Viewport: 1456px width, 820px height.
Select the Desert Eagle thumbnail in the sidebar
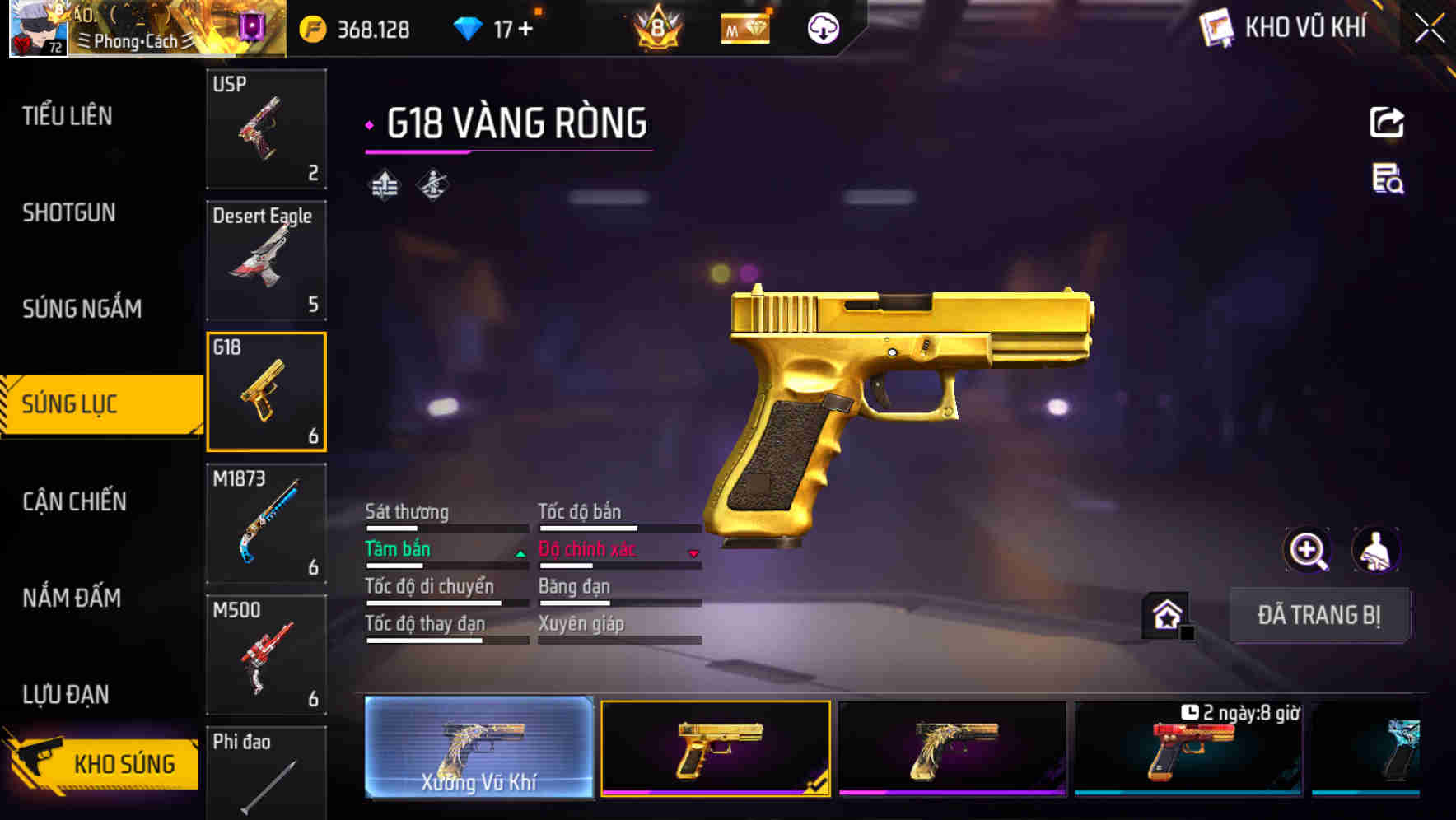click(266, 259)
